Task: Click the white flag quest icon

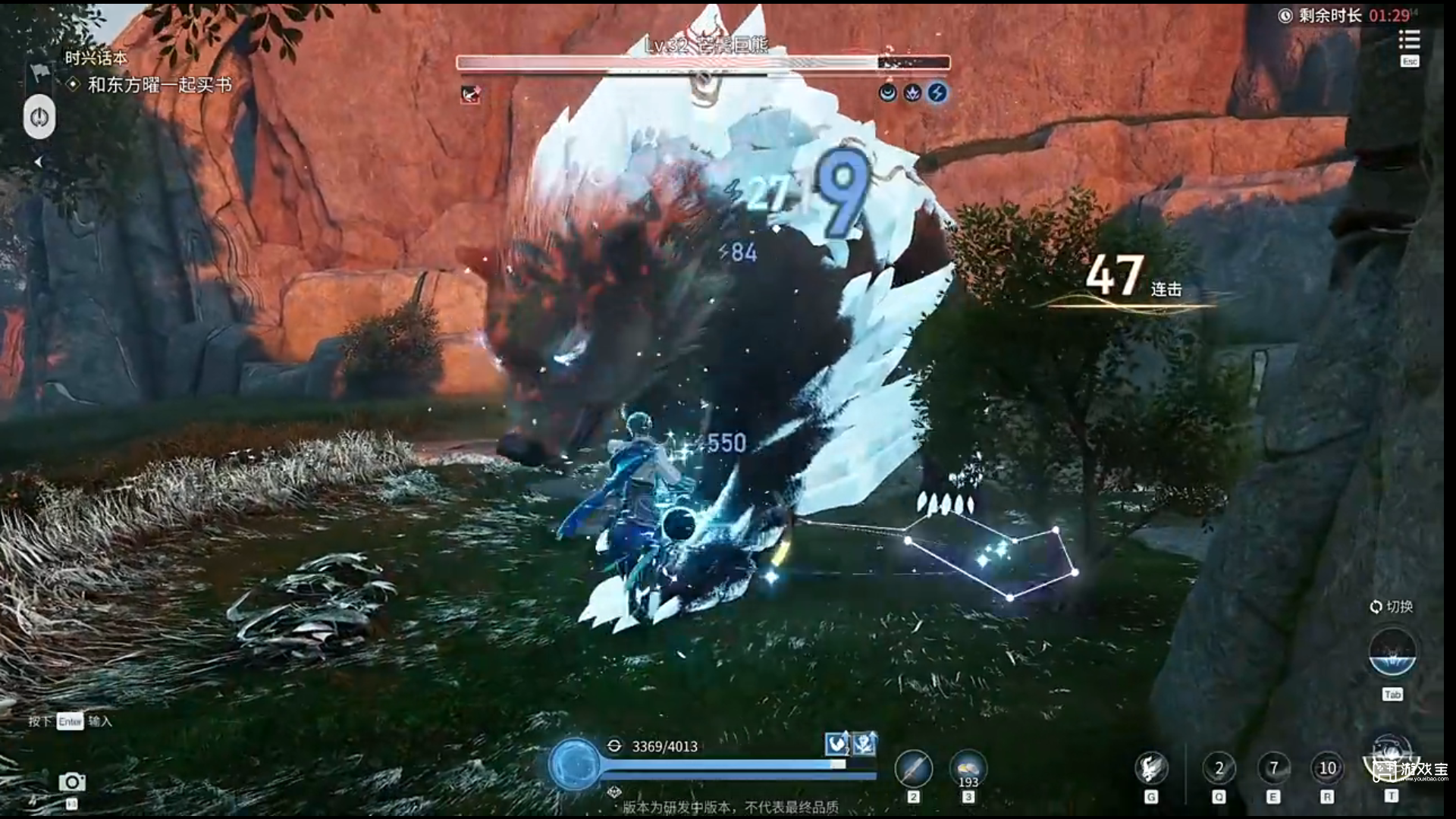Action: (x=39, y=73)
